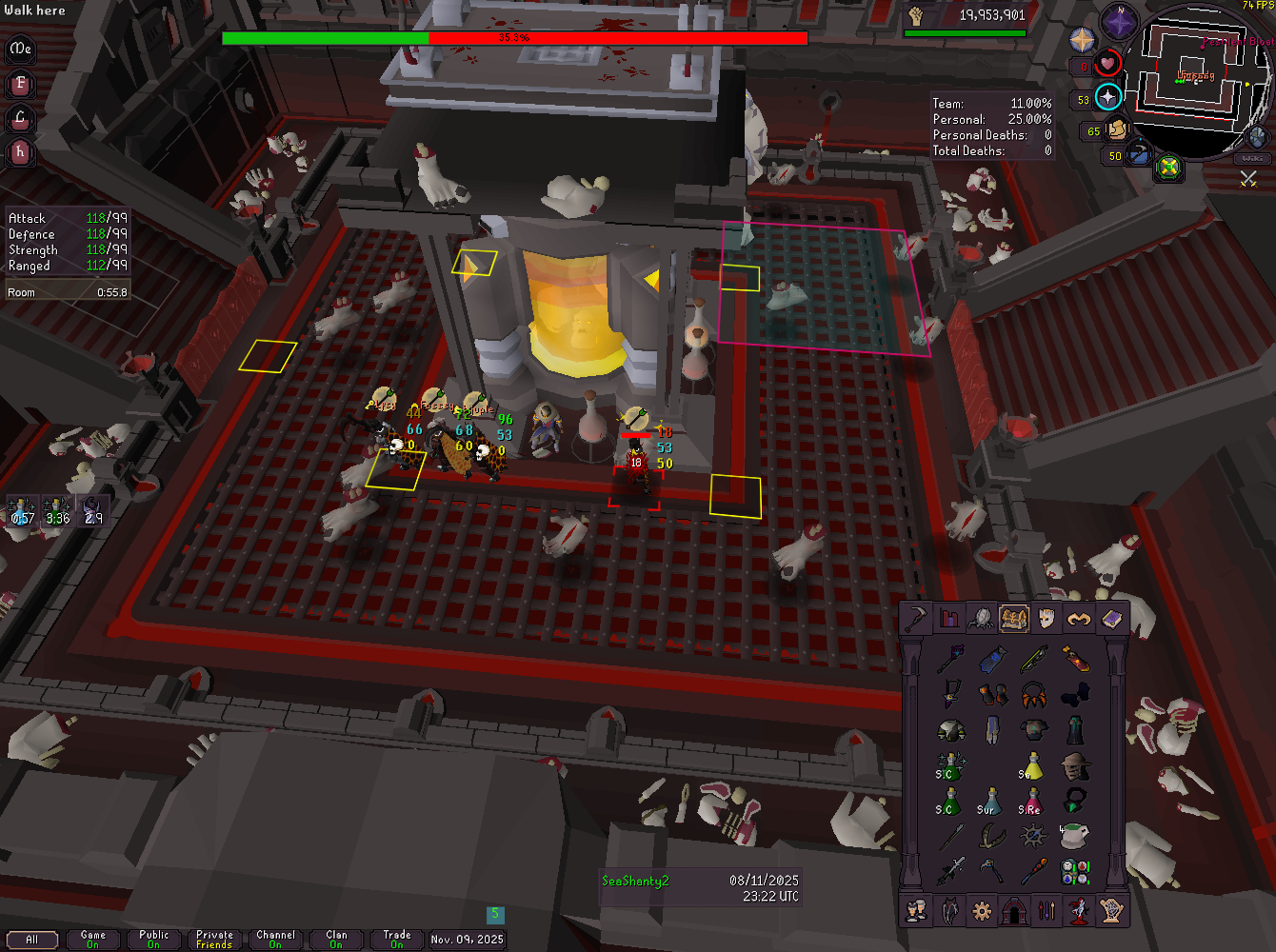
Task: Click the compass to face north
Action: click(1119, 21)
